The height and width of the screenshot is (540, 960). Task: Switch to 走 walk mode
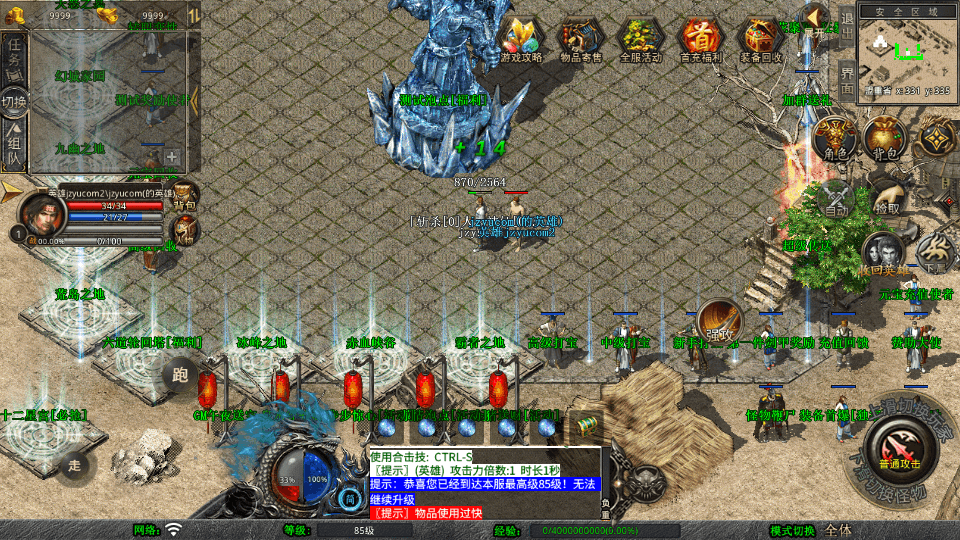74,464
